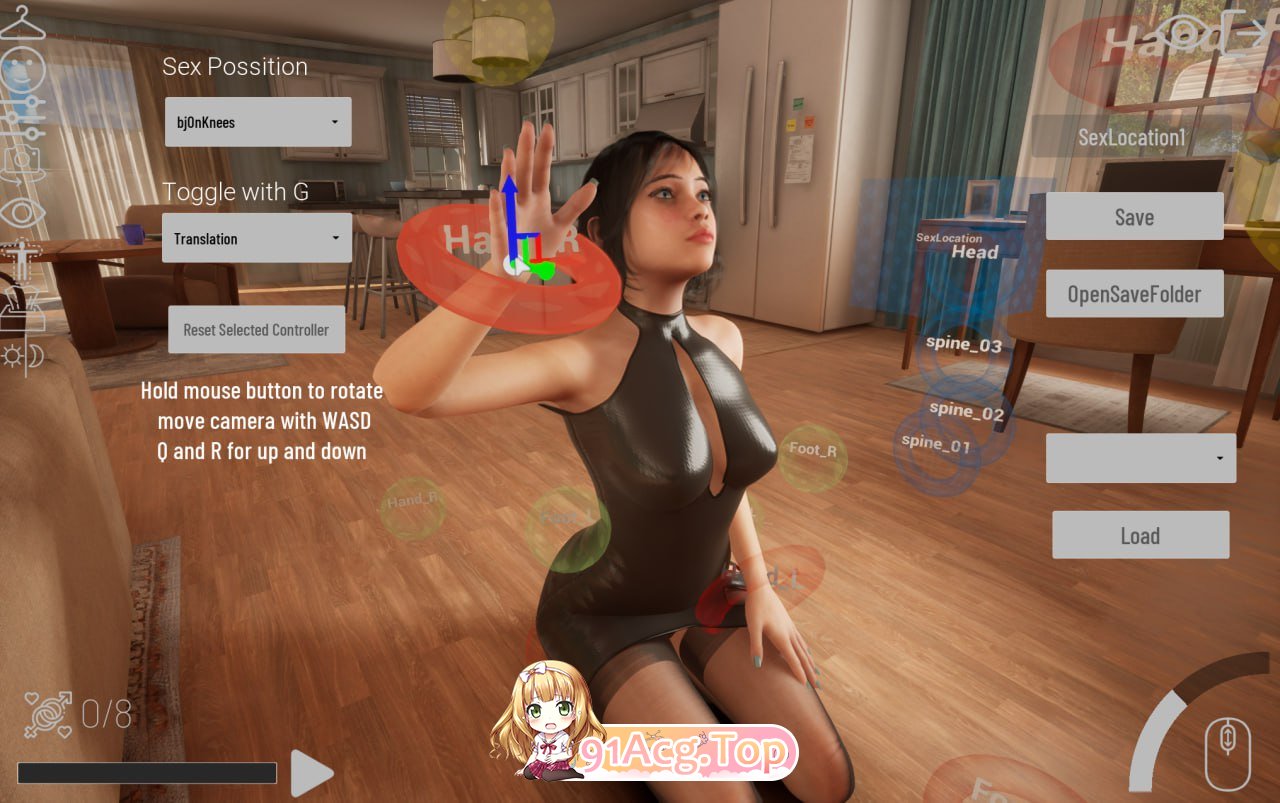Choose the Foot_R controller handle
This screenshot has height=803, width=1280.
[x=812, y=452]
